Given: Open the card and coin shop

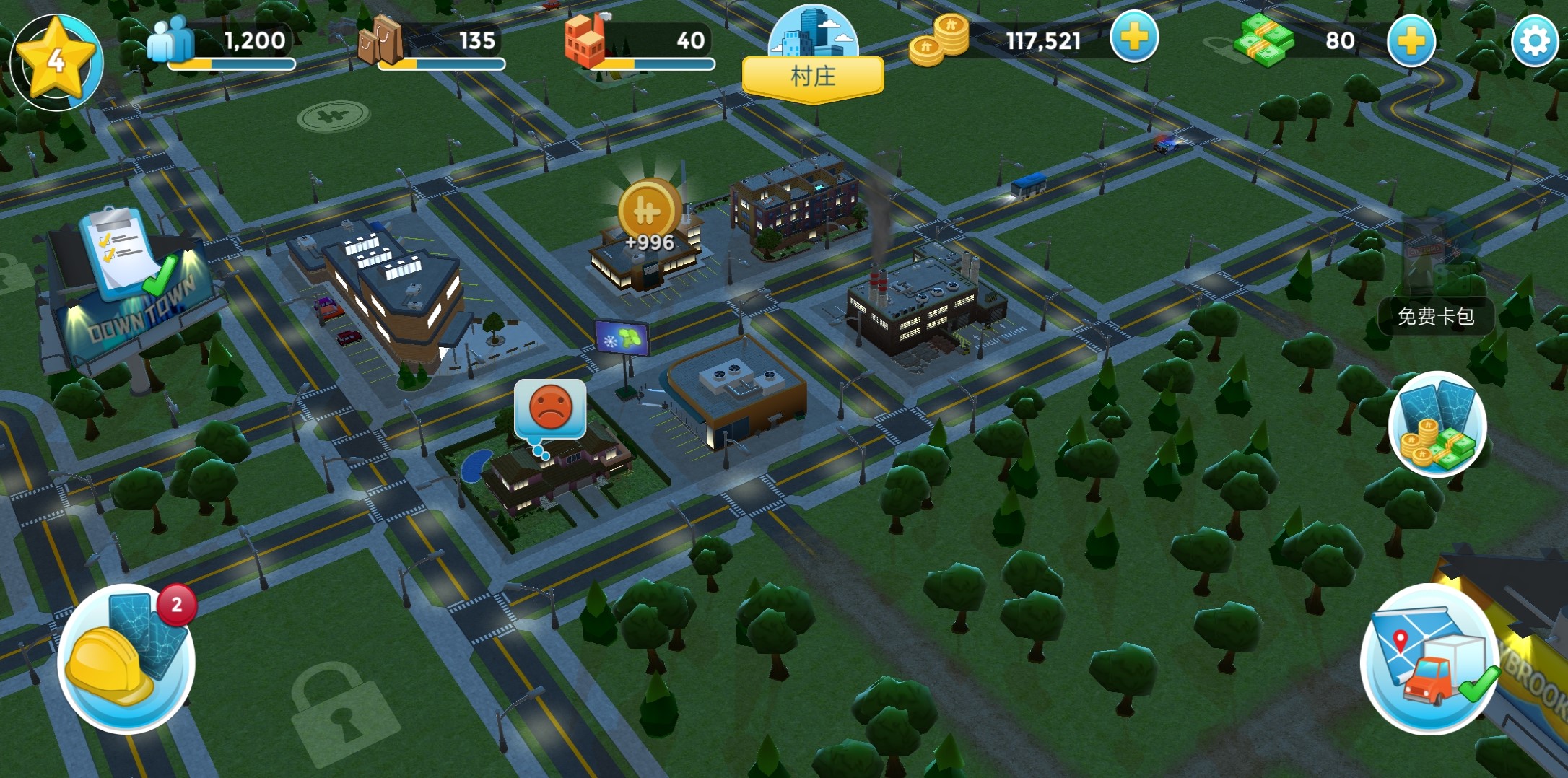Looking at the screenshot, I should pyautogui.click(x=1437, y=424).
